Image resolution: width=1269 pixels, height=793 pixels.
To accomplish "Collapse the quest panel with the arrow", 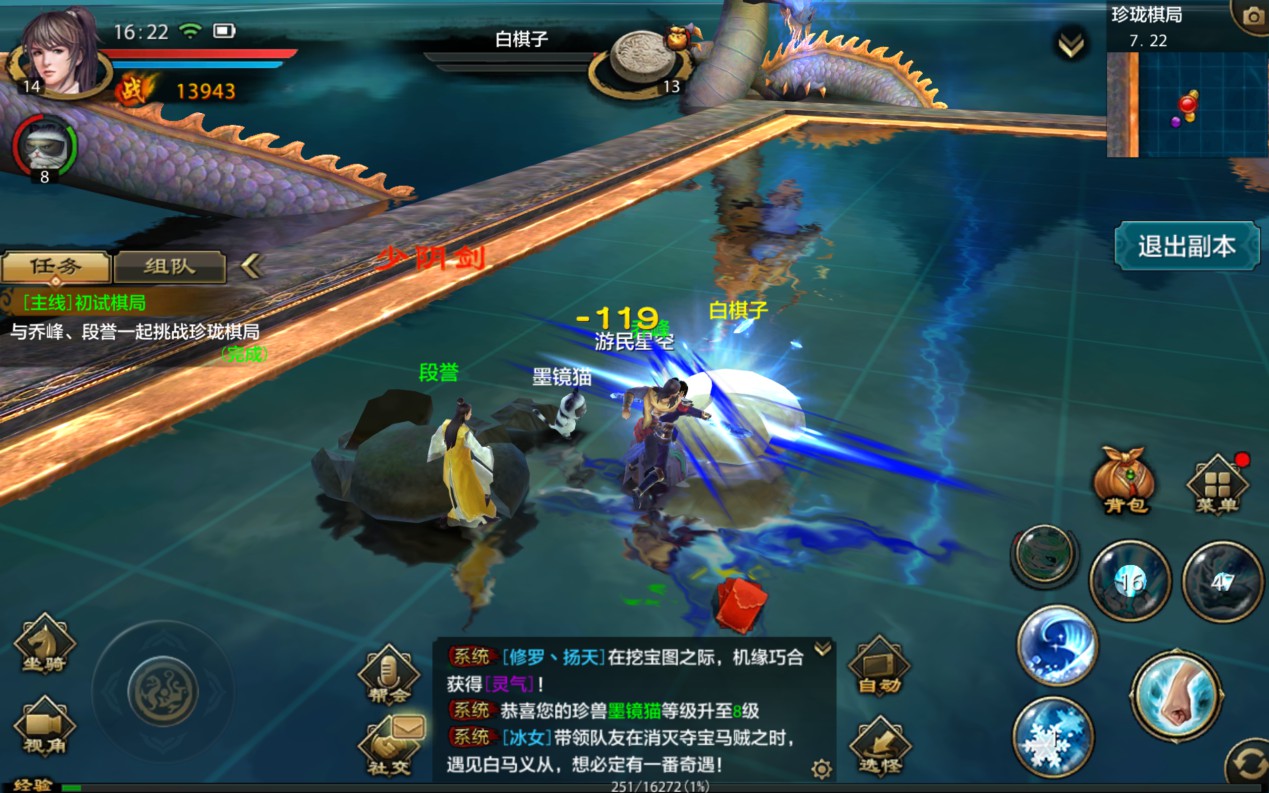I will pos(251,266).
